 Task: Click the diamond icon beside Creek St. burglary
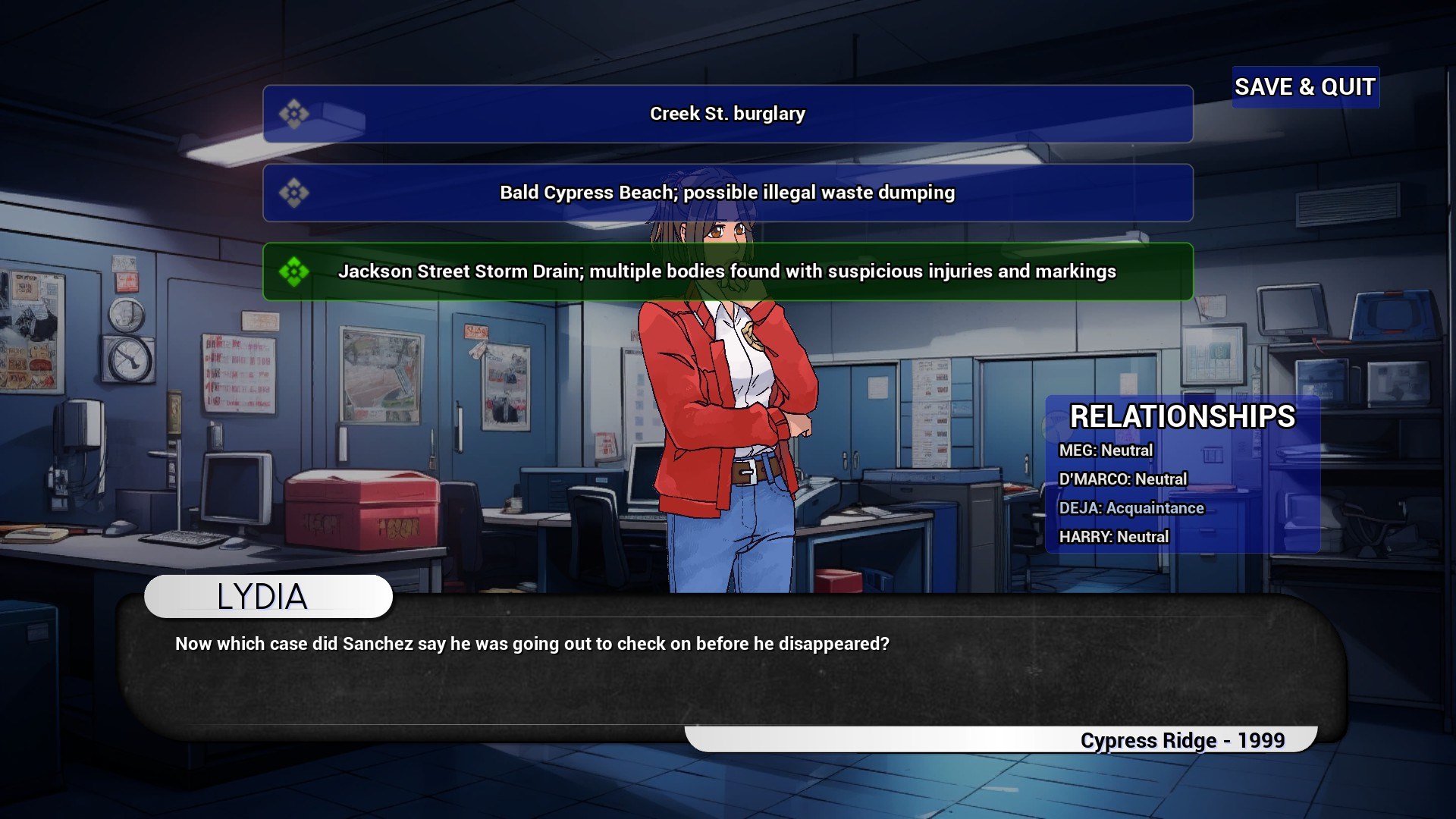coord(296,114)
